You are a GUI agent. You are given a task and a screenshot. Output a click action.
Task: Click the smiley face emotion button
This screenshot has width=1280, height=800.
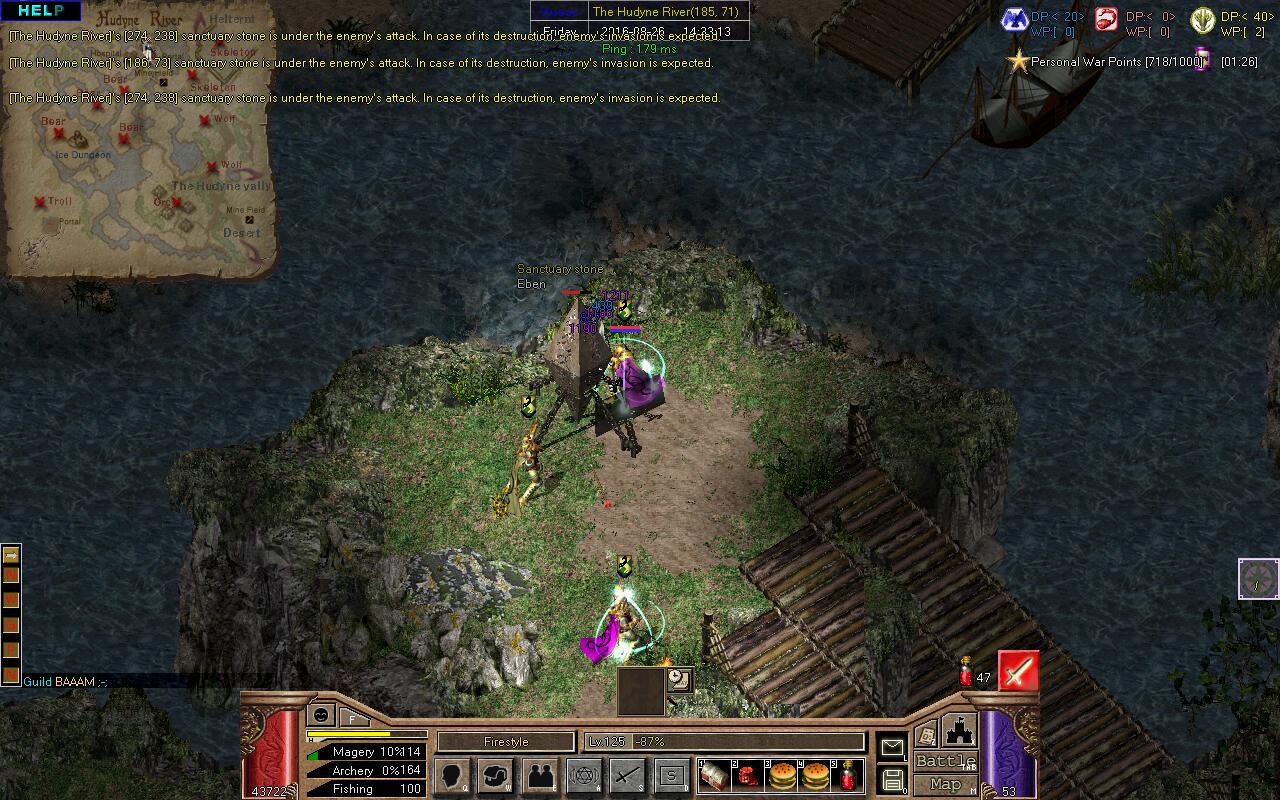[321, 715]
